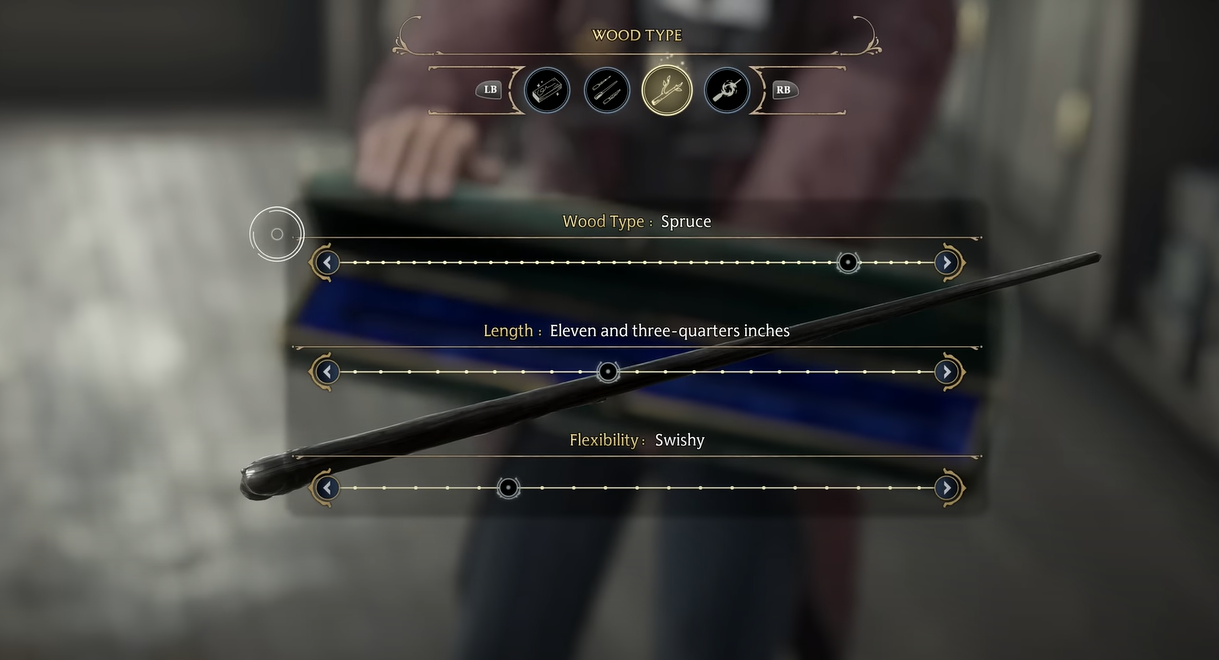Click the Flexibility slider handle at Swishy
Image resolution: width=1219 pixels, height=660 pixels.
point(508,488)
